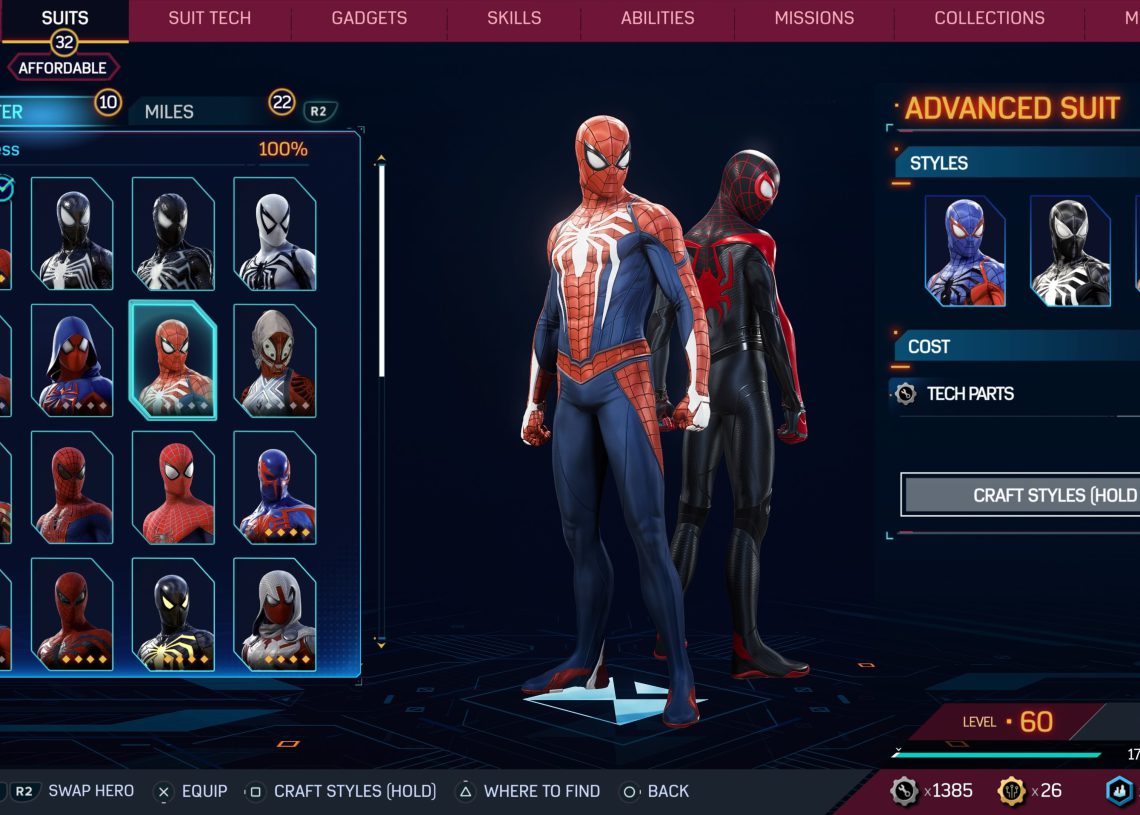Open the Missions tab
1140x815 pixels.
814,18
